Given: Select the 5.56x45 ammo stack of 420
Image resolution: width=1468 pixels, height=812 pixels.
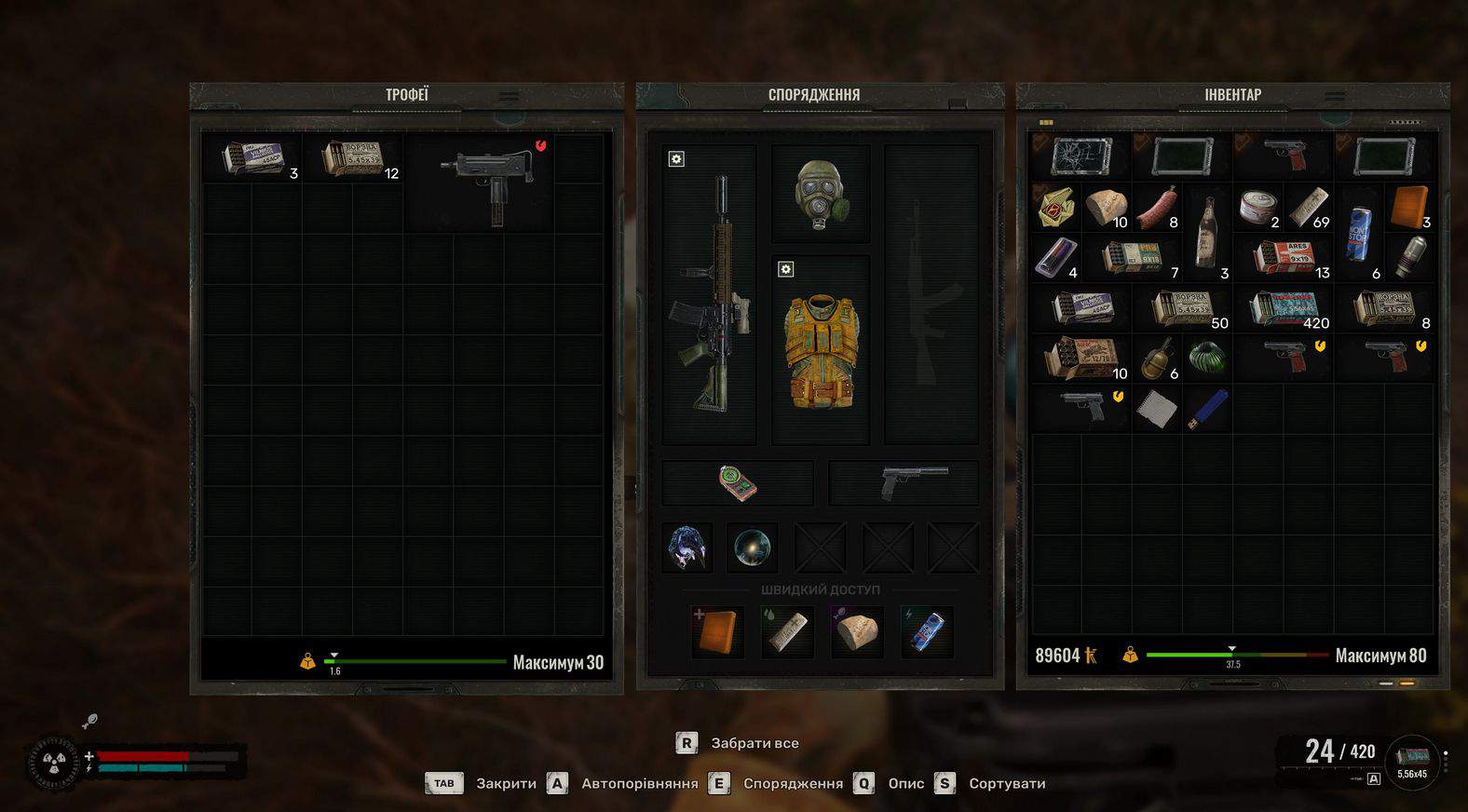Looking at the screenshot, I should (x=1285, y=308).
